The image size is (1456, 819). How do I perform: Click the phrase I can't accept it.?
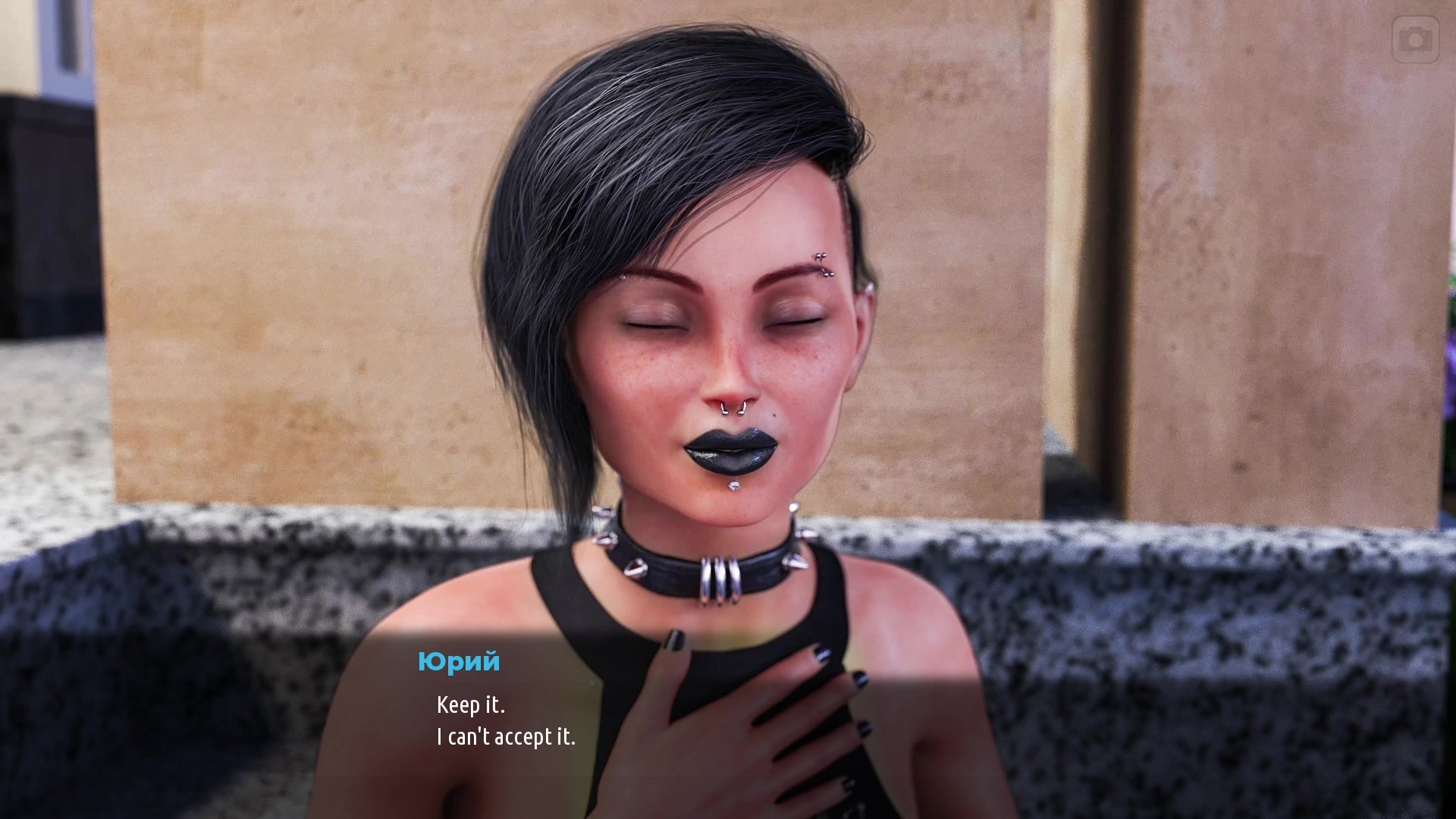click(x=507, y=735)
